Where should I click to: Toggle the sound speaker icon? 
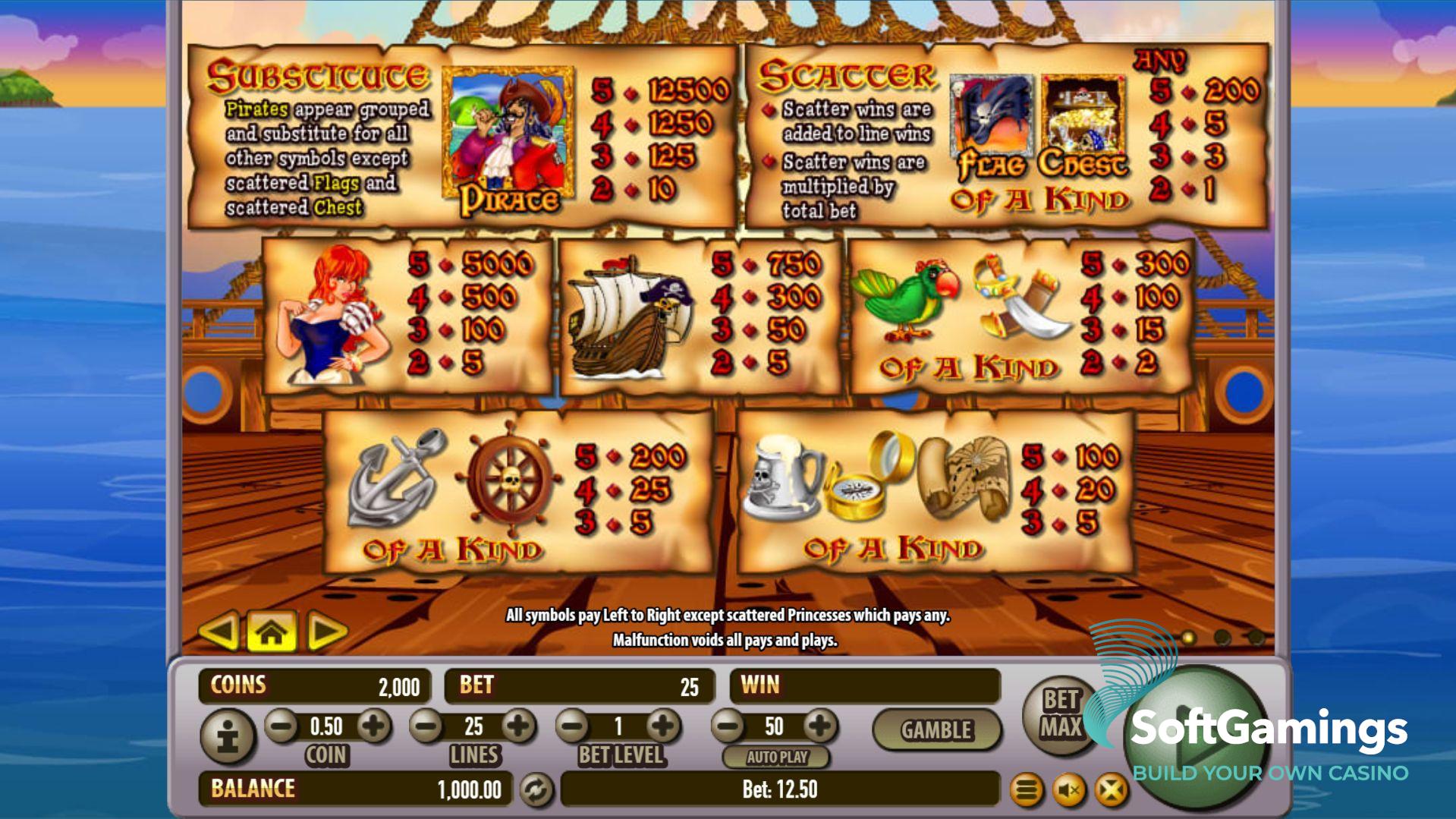[1069, 791]
